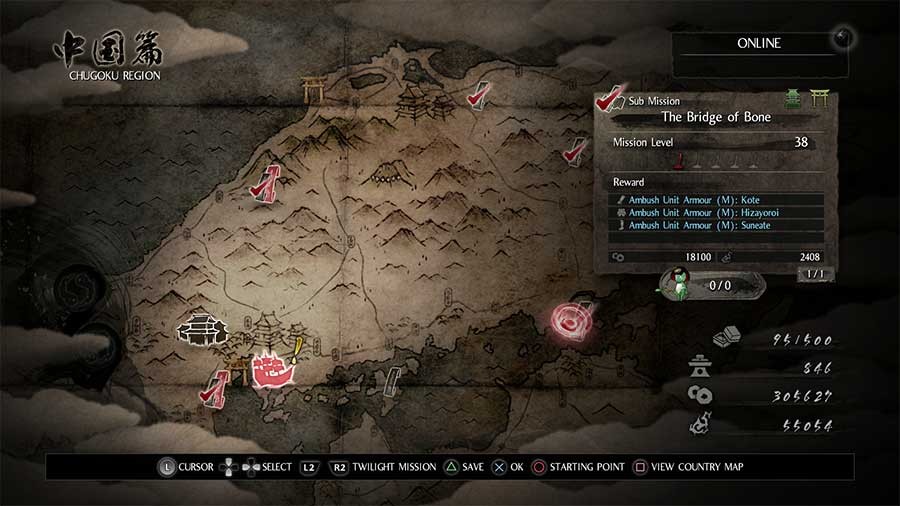Viewport: 900px width, 506px height.
Task: Open the ONLINE status panel
Action: [758, 44]
